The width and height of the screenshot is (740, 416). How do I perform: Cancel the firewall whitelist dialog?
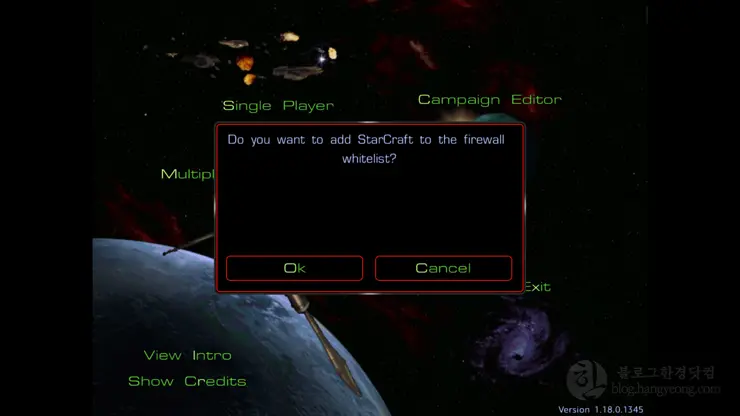443,268
